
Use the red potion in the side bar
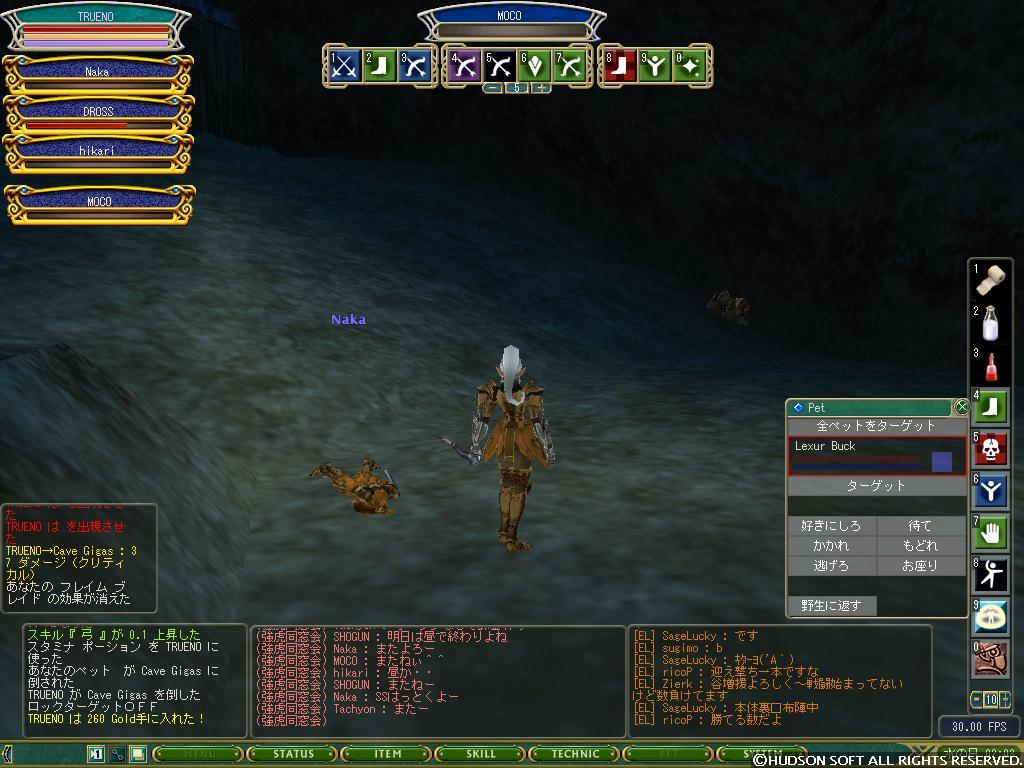991,365
